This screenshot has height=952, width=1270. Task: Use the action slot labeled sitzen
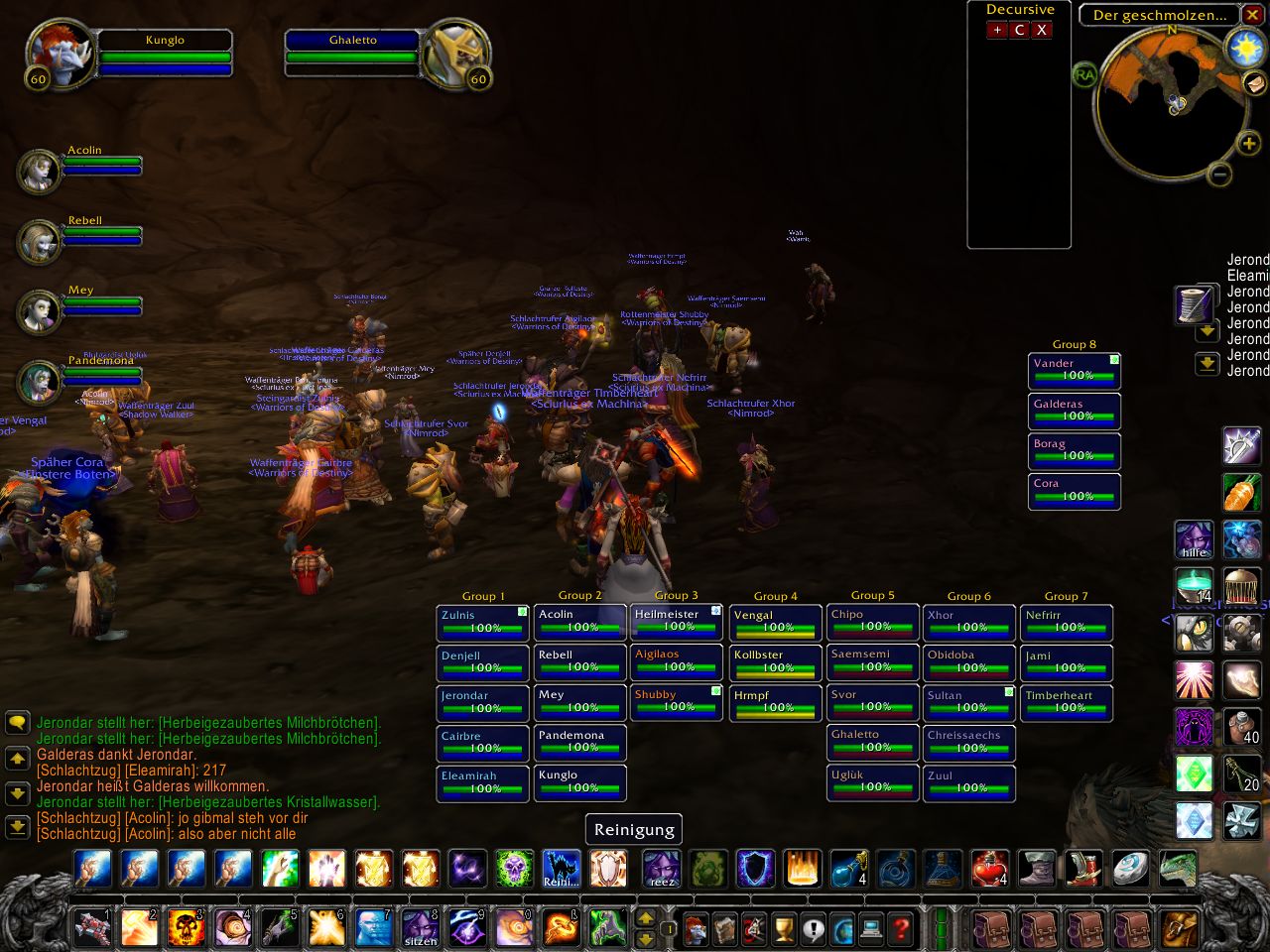coord(420,928)
